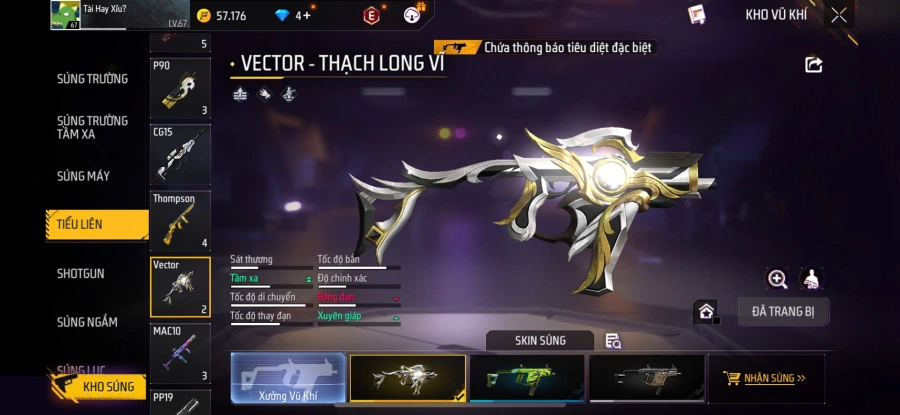Image resolution: width=900 pixels, height=415 pixels.
Task: Select the MAC10 weapon tile
Action: 180,353
